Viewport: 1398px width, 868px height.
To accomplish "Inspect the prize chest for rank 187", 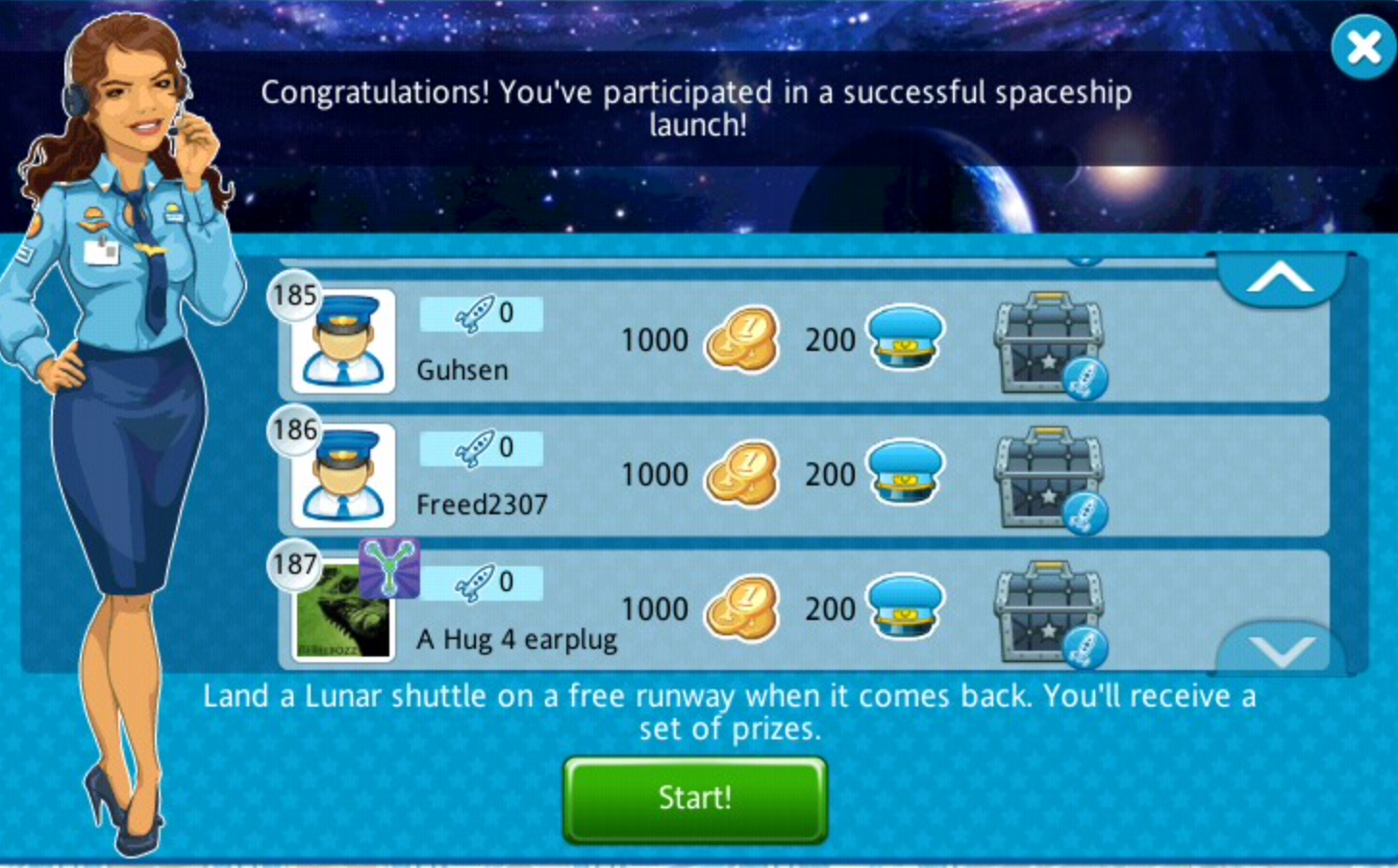I will coord(1049,612).
